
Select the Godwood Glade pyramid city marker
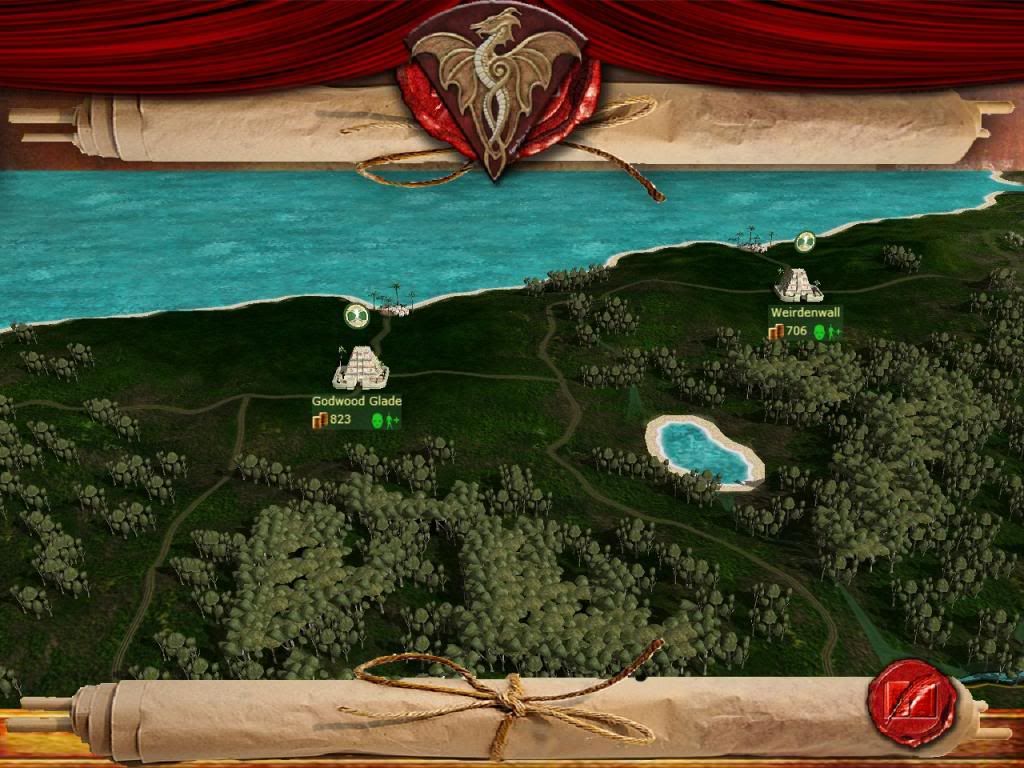[360, 368]
